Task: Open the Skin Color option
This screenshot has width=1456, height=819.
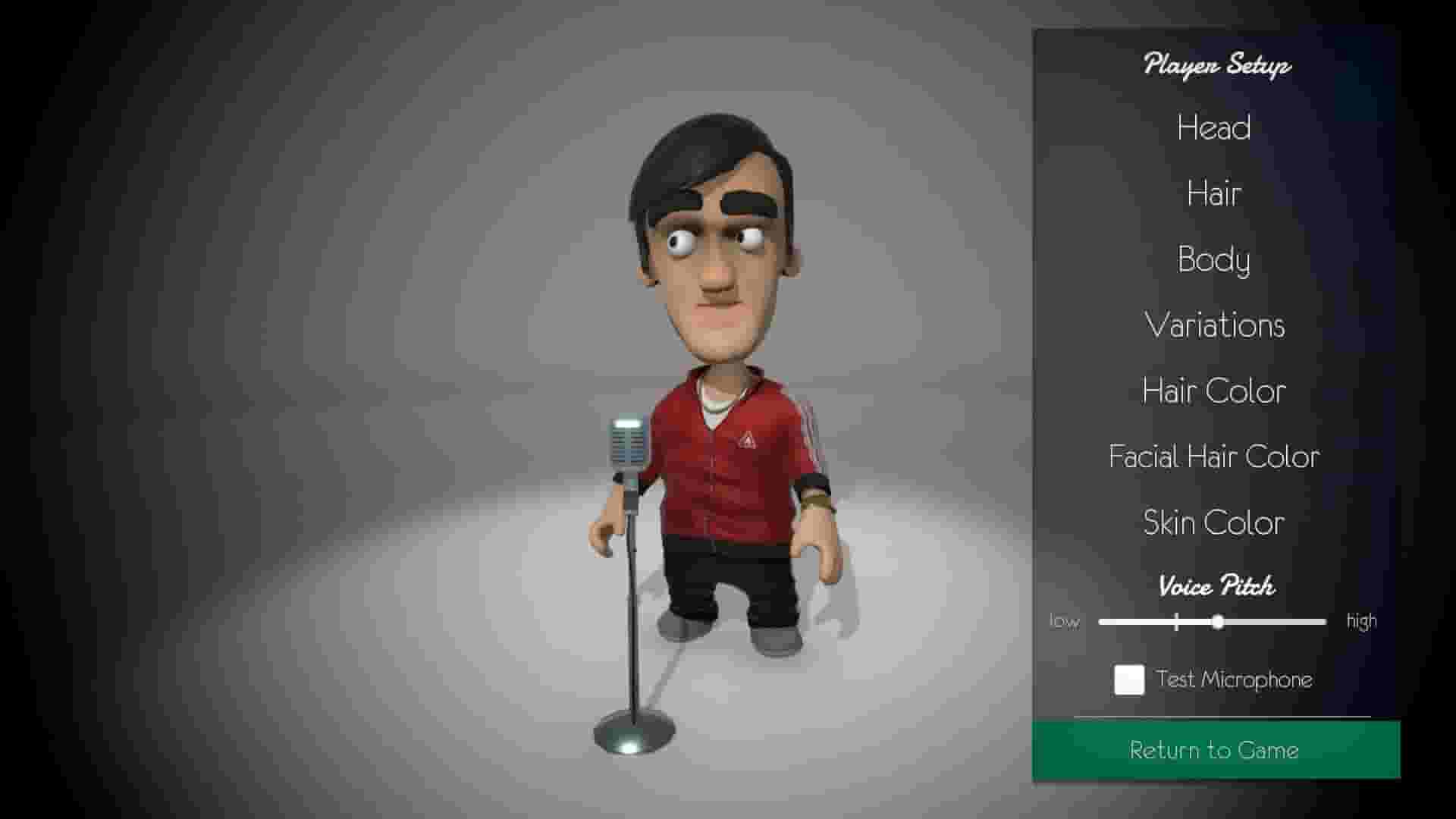Action: (1213, 522)
